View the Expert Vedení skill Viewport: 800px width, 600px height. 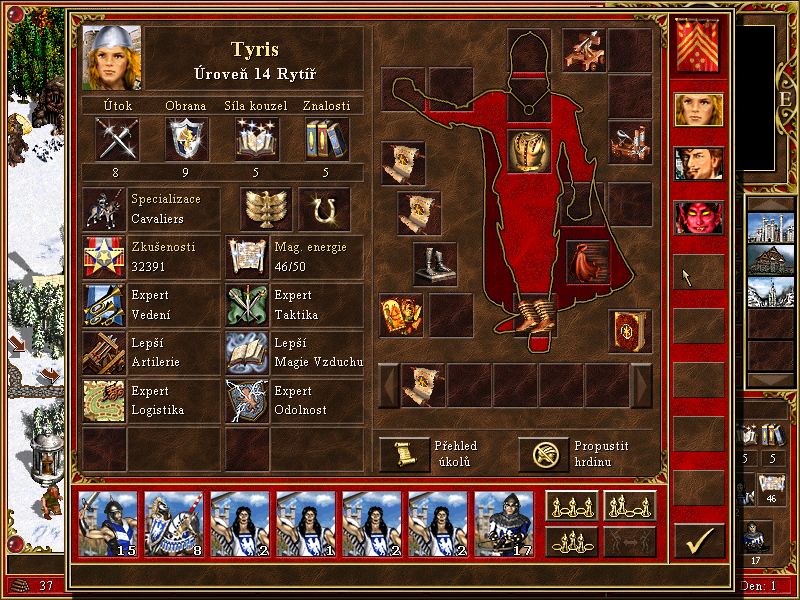point(104,304)
